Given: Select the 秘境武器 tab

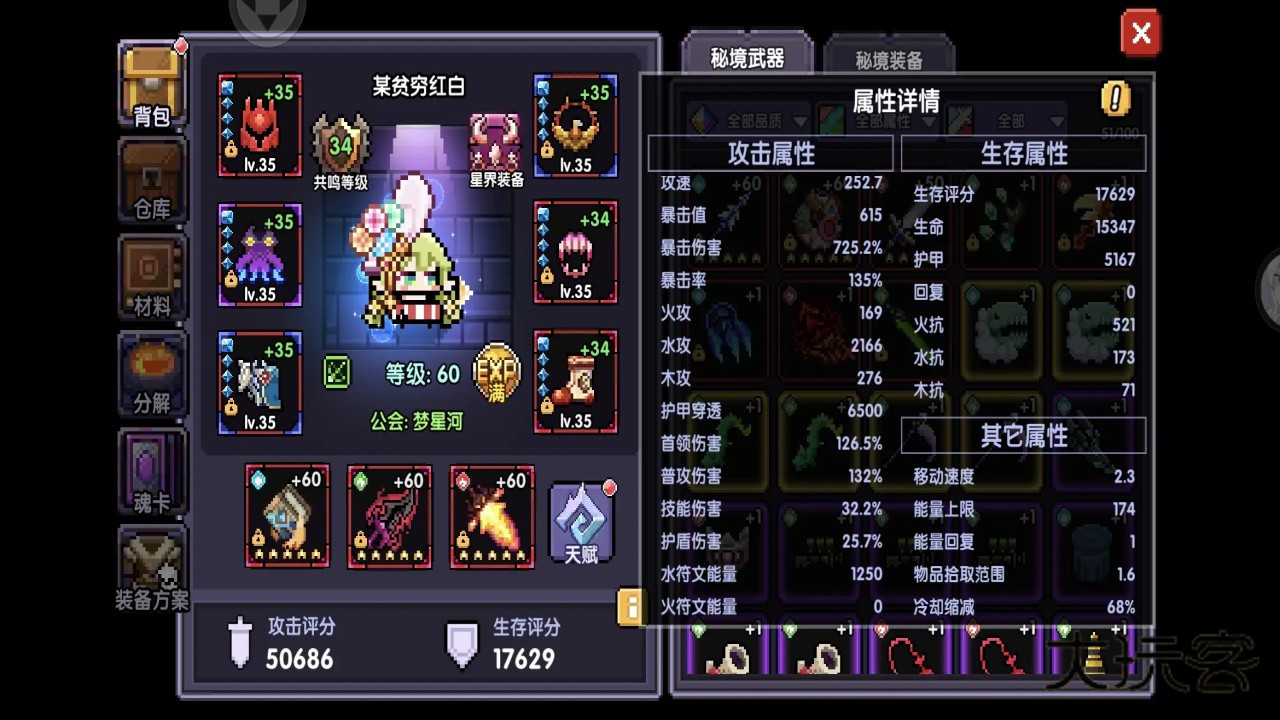Looking at the screenshot, I should (748, 57).
